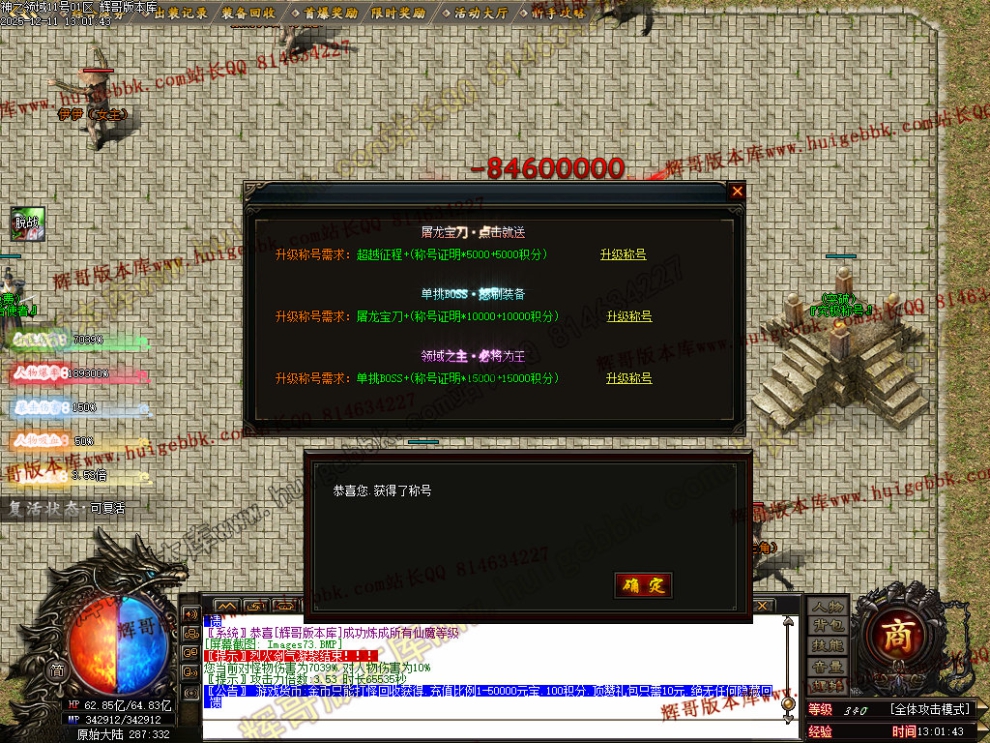The image size is (990, 743).
Task: Open the 人物 character panel
Action: coord(828,607)
